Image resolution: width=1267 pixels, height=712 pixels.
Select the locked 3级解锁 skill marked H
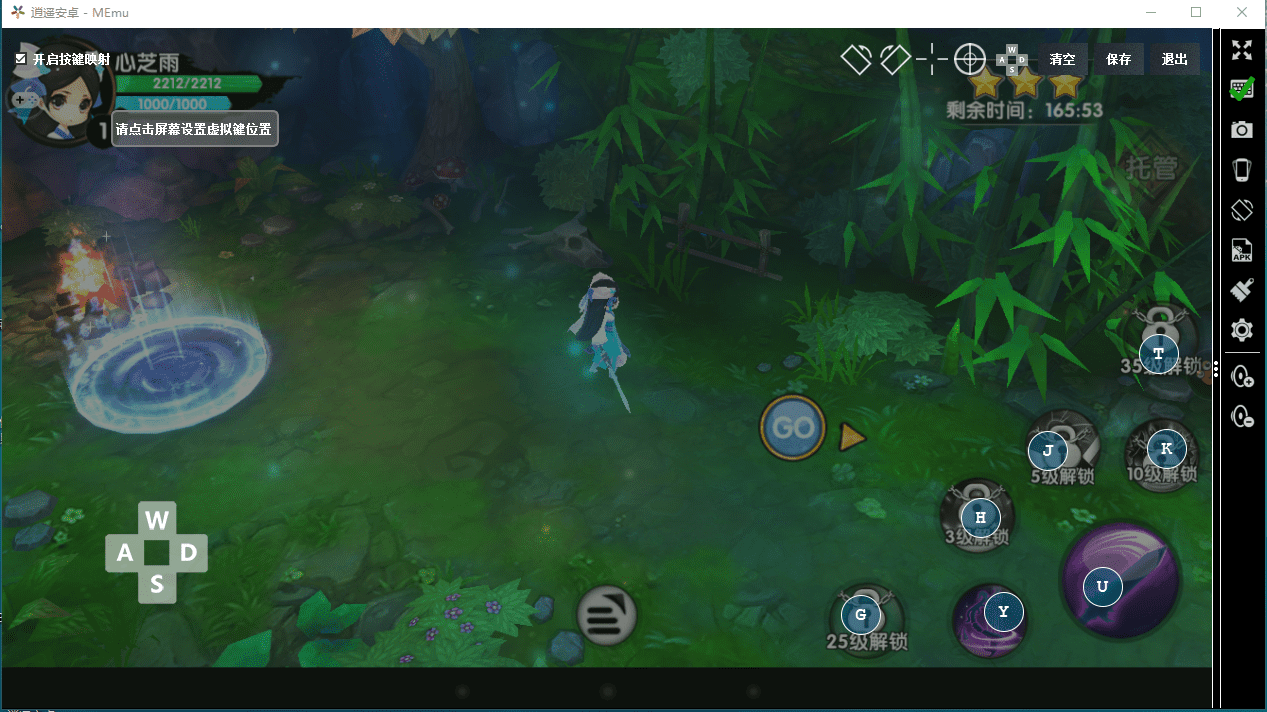[x=980, y=517]
